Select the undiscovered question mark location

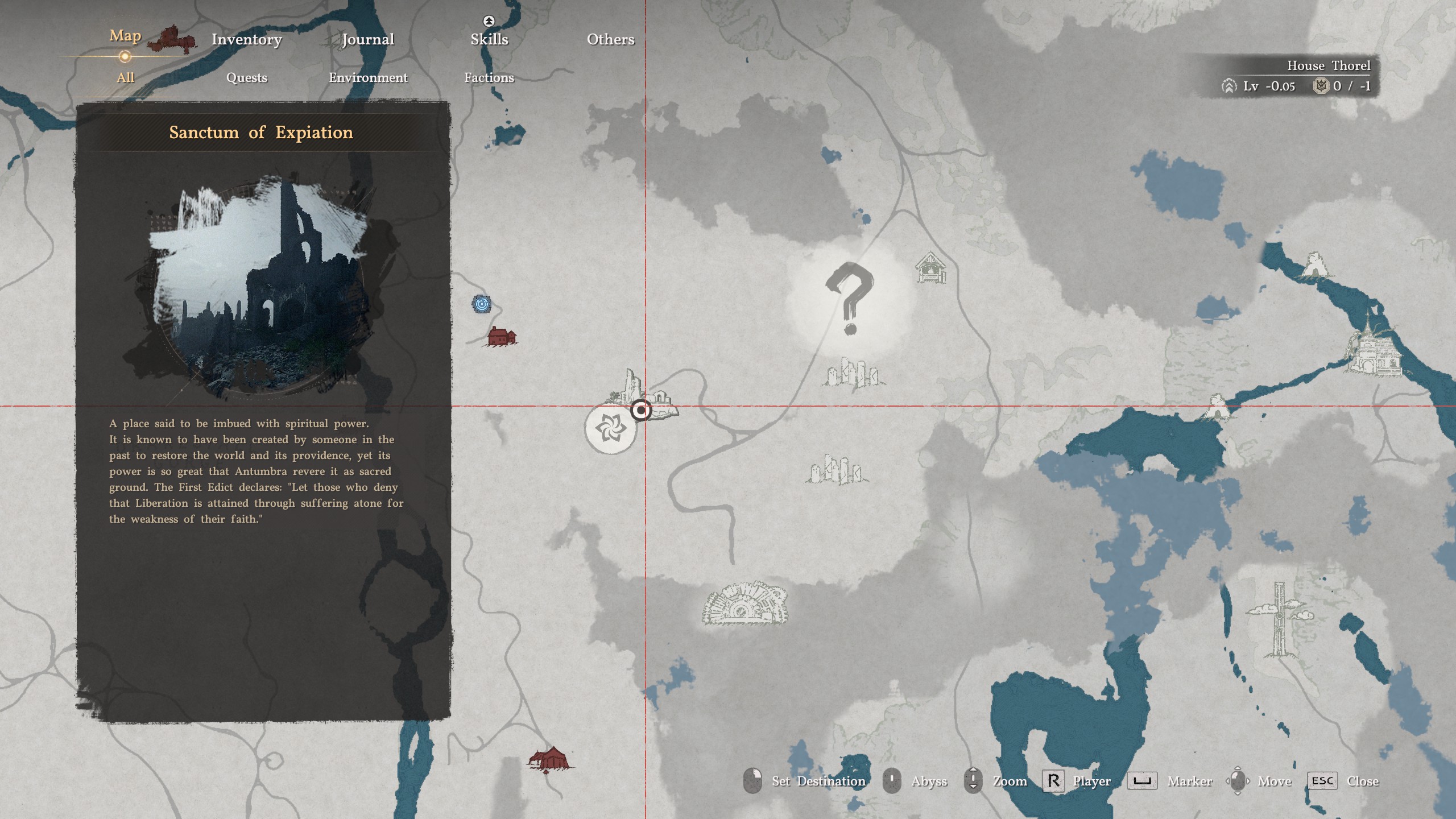point(849,299)
